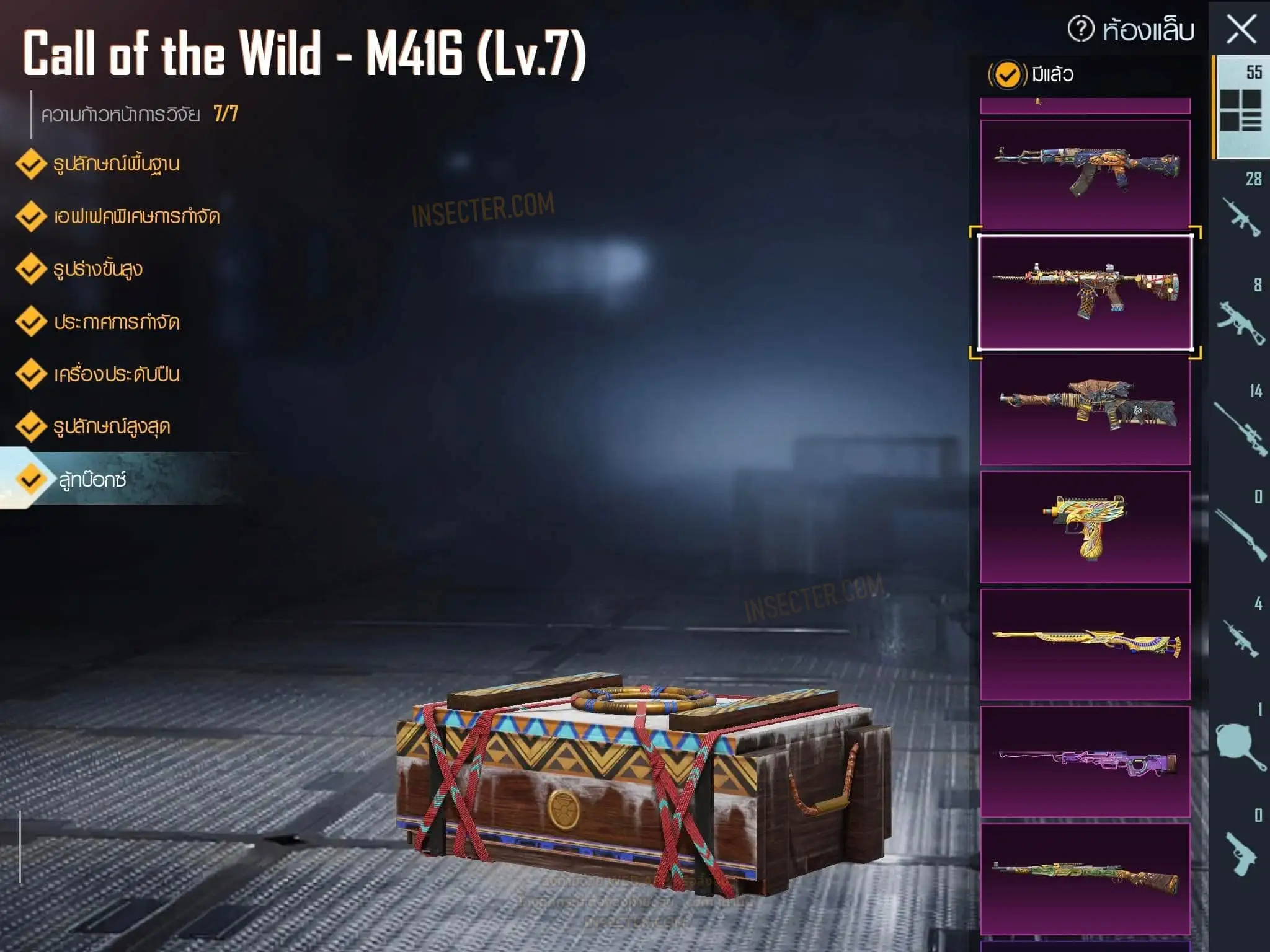Select รูปลักษณ์พื้นฐาน upgrade entry

(x=116, y=164)
